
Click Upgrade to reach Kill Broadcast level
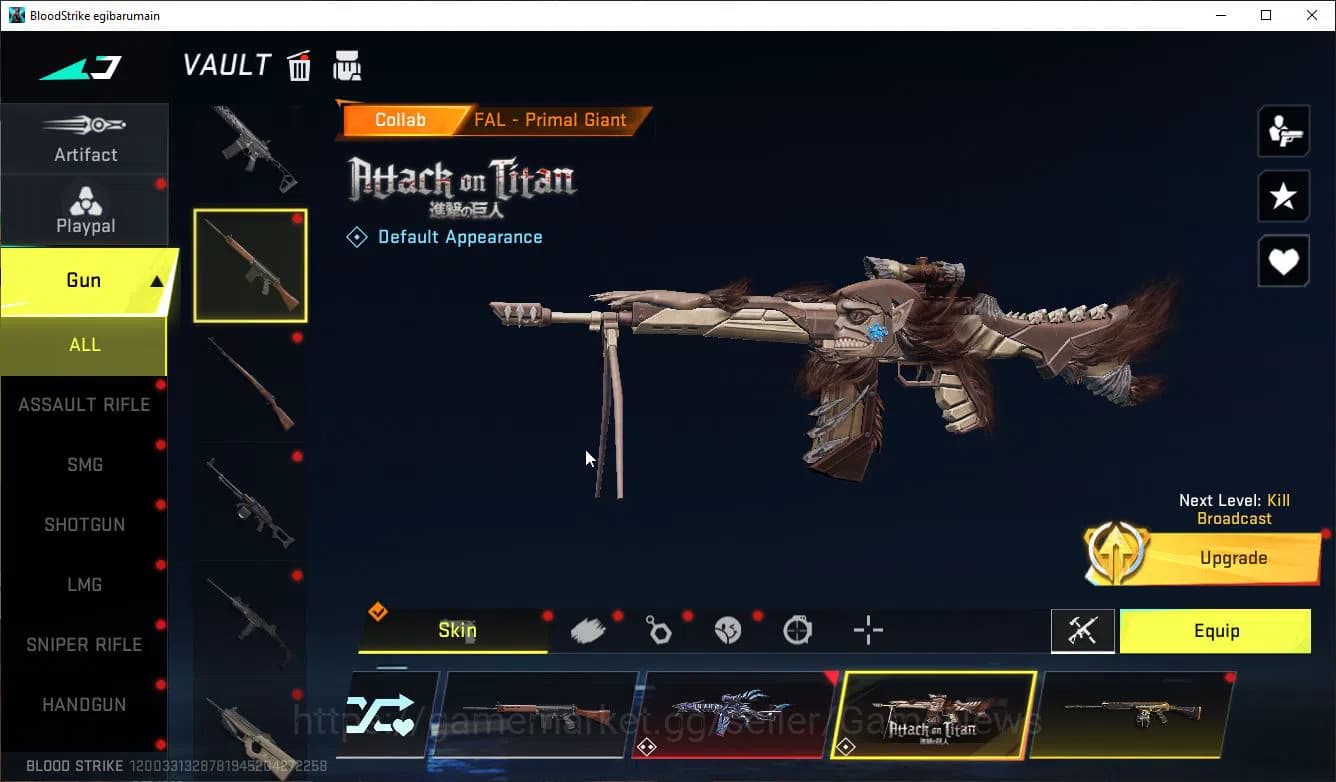coord(1233,557)
